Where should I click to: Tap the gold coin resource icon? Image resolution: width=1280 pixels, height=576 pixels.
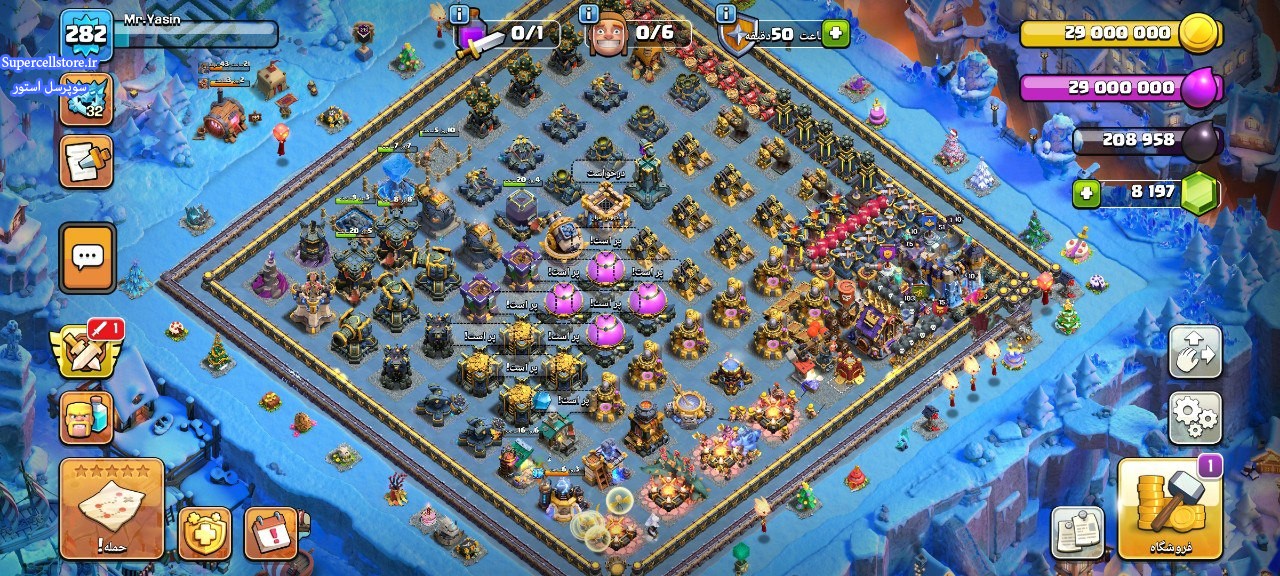(x=1198, y=33)
